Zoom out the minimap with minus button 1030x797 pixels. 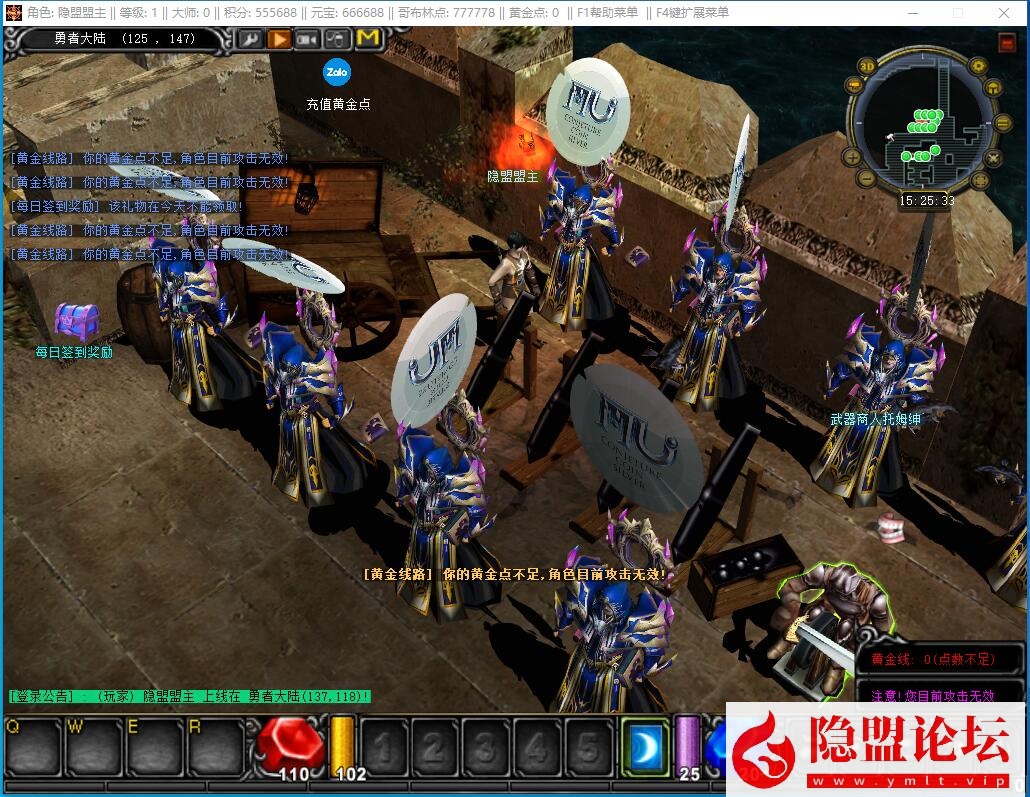868,179
